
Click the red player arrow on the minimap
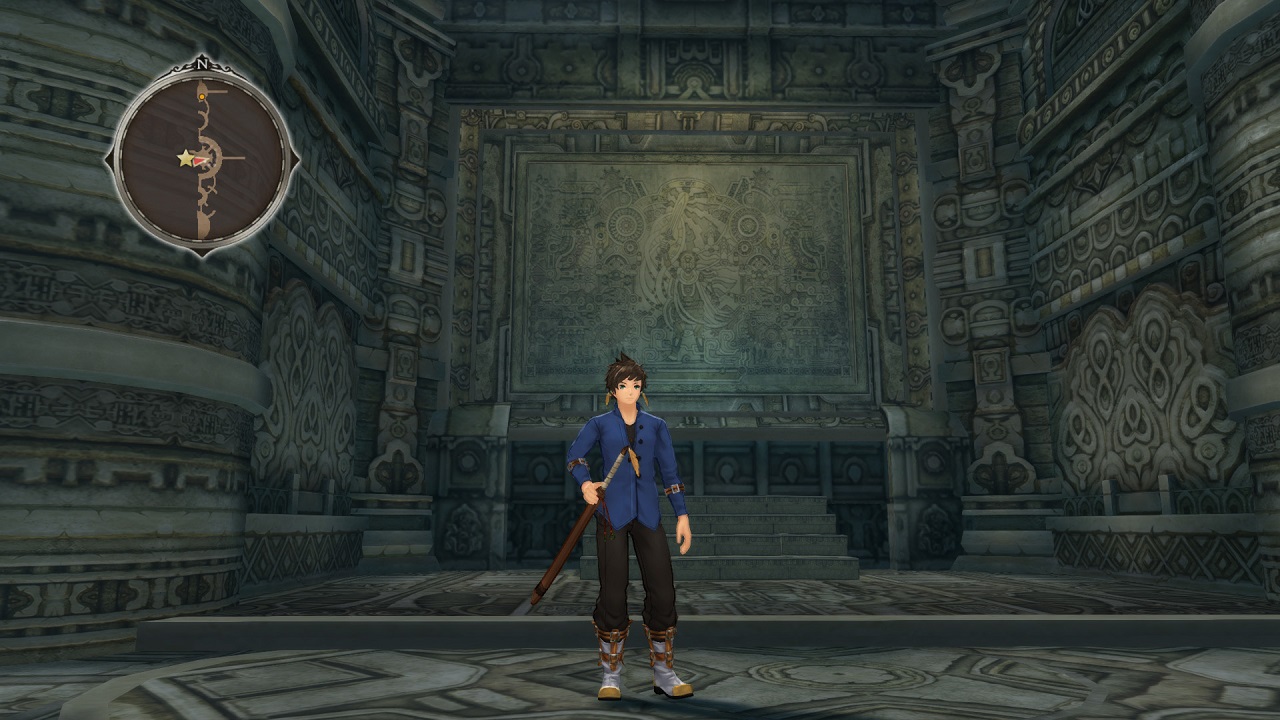click(x=201, y=159)
